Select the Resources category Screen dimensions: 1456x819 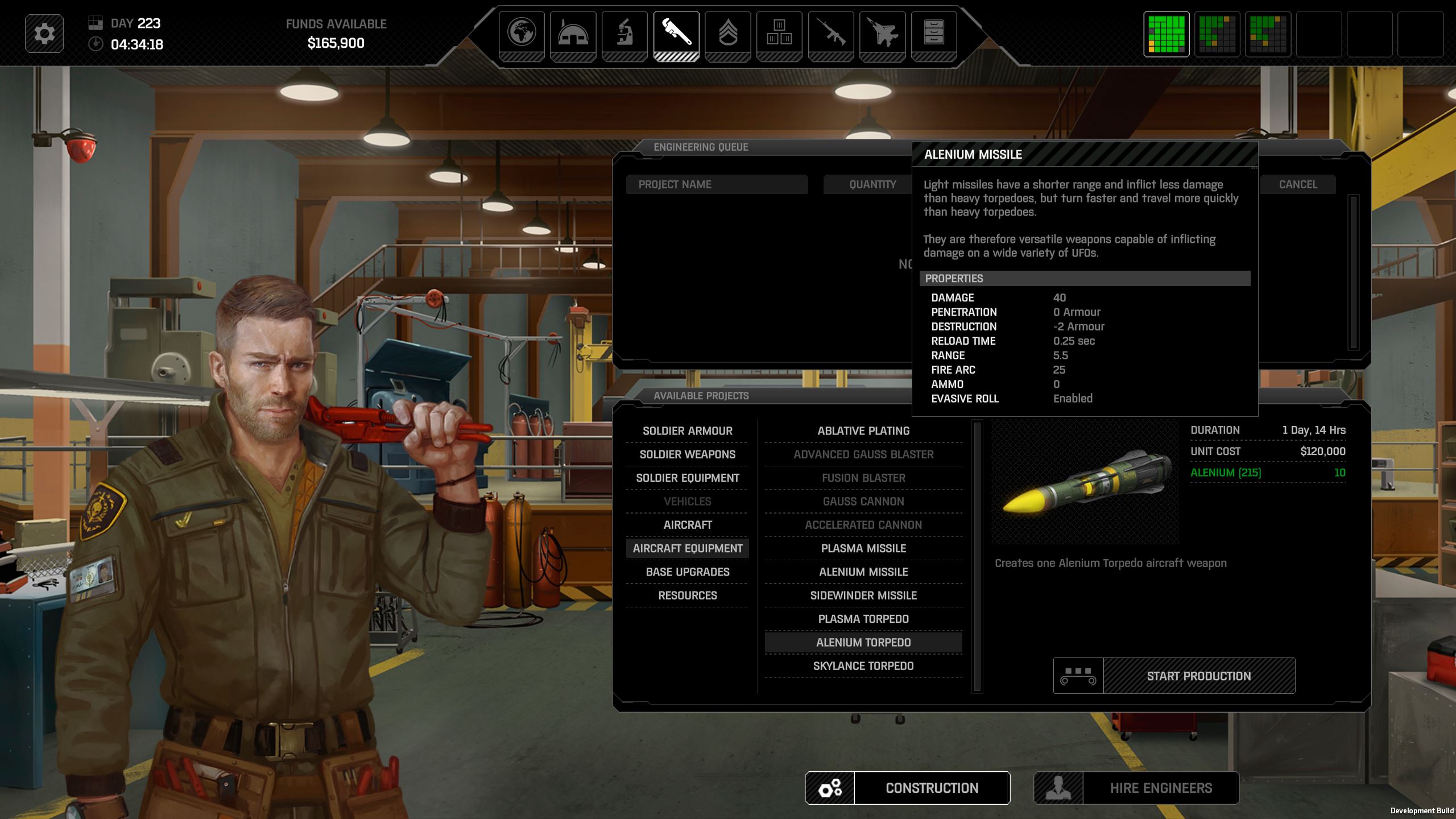click(x=687, y=595)
